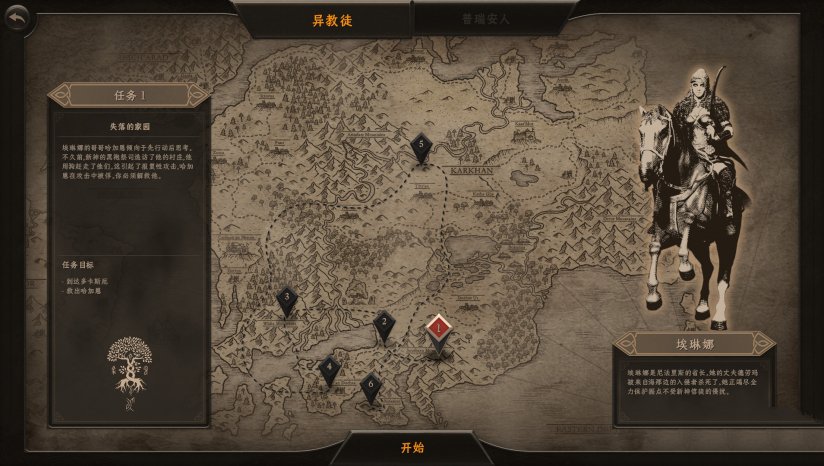The width and height of the screenshot is (824, 466).
Task: Switch to the 普瑞女人 campaign tab
Action: [486, 19]
